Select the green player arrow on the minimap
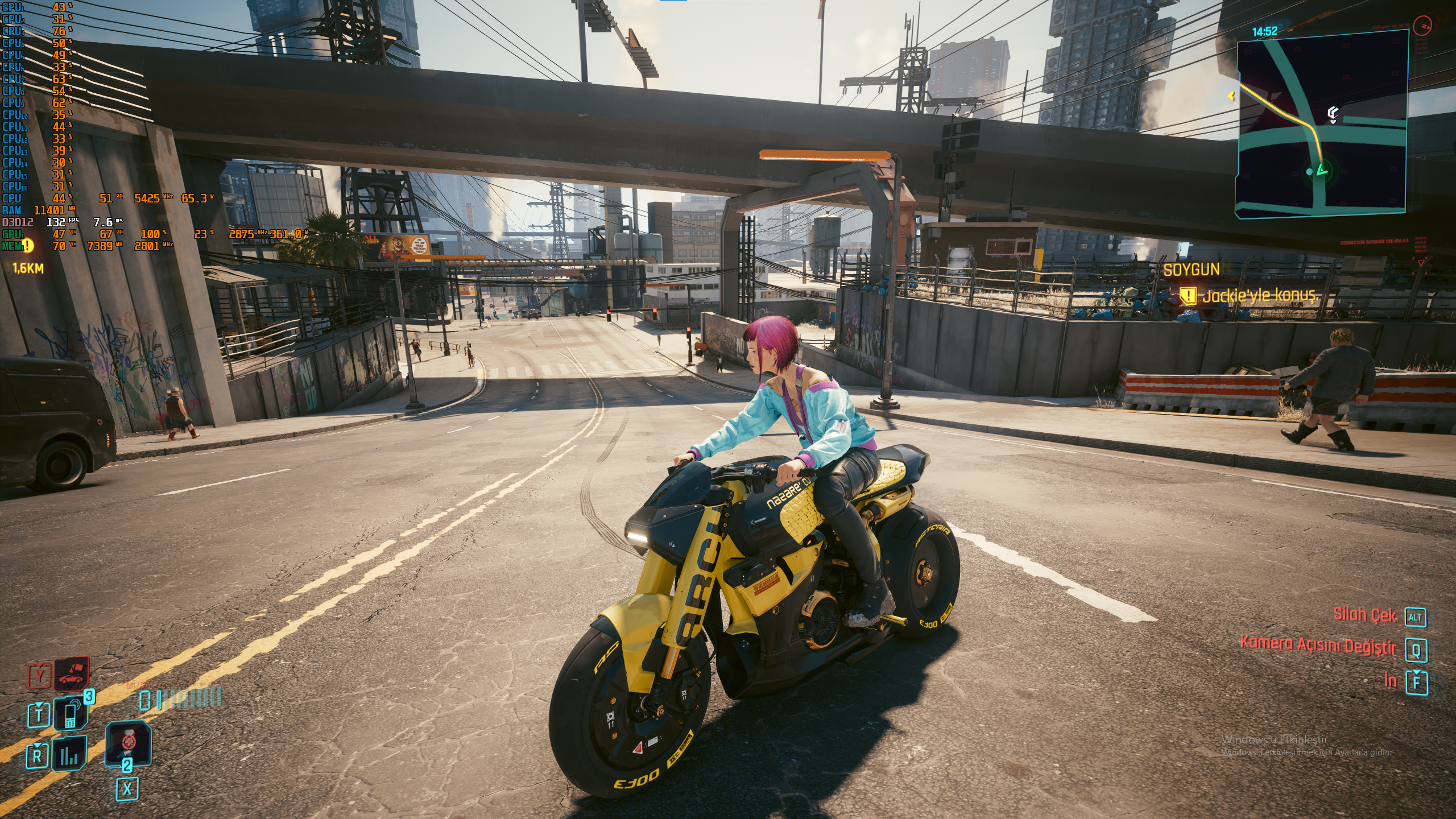The image size is (1456, 819). tap(1322, 169)
